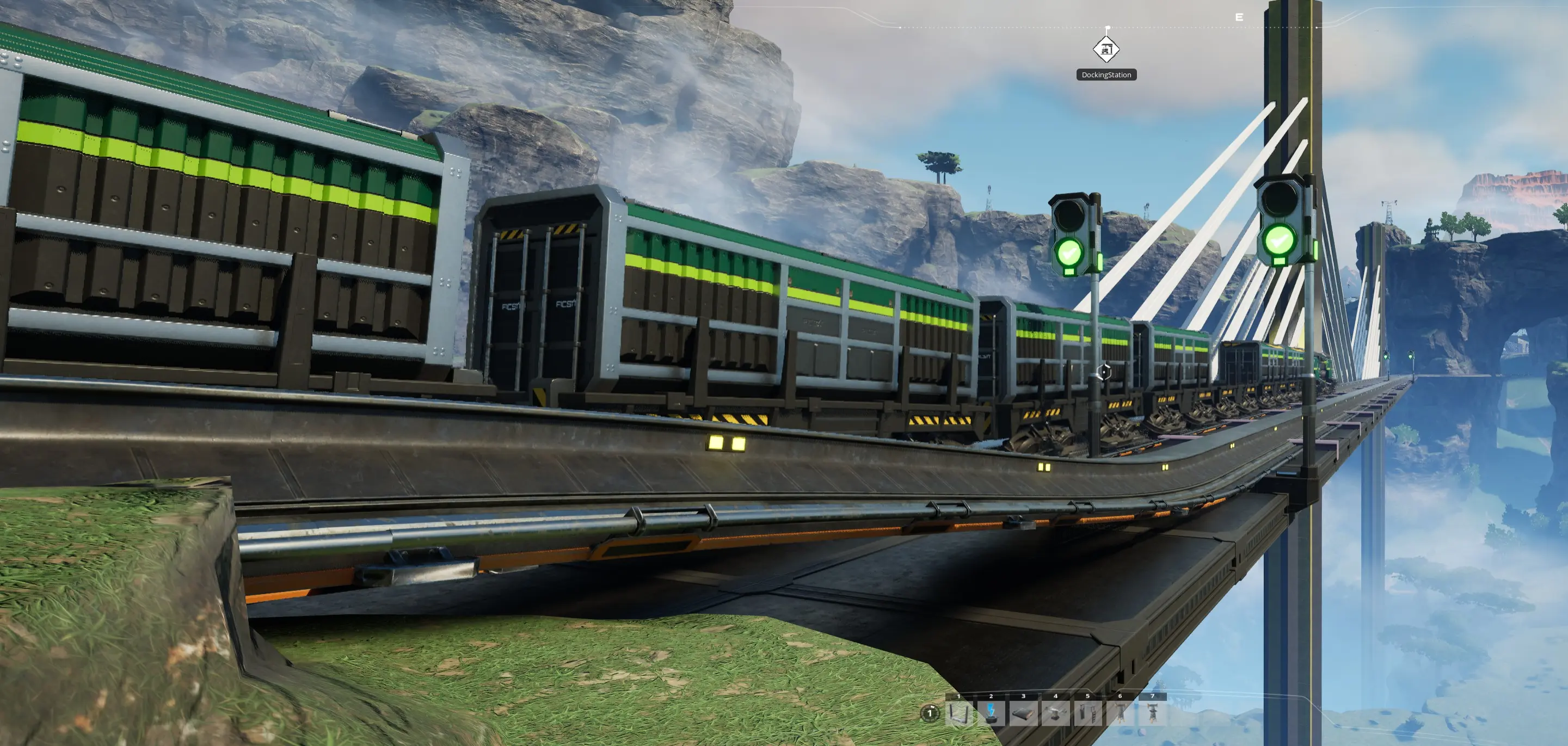This screenshot has width=1568, height=746.
Task: Select the ladder hotbar slot
Action: [1089, 712]
